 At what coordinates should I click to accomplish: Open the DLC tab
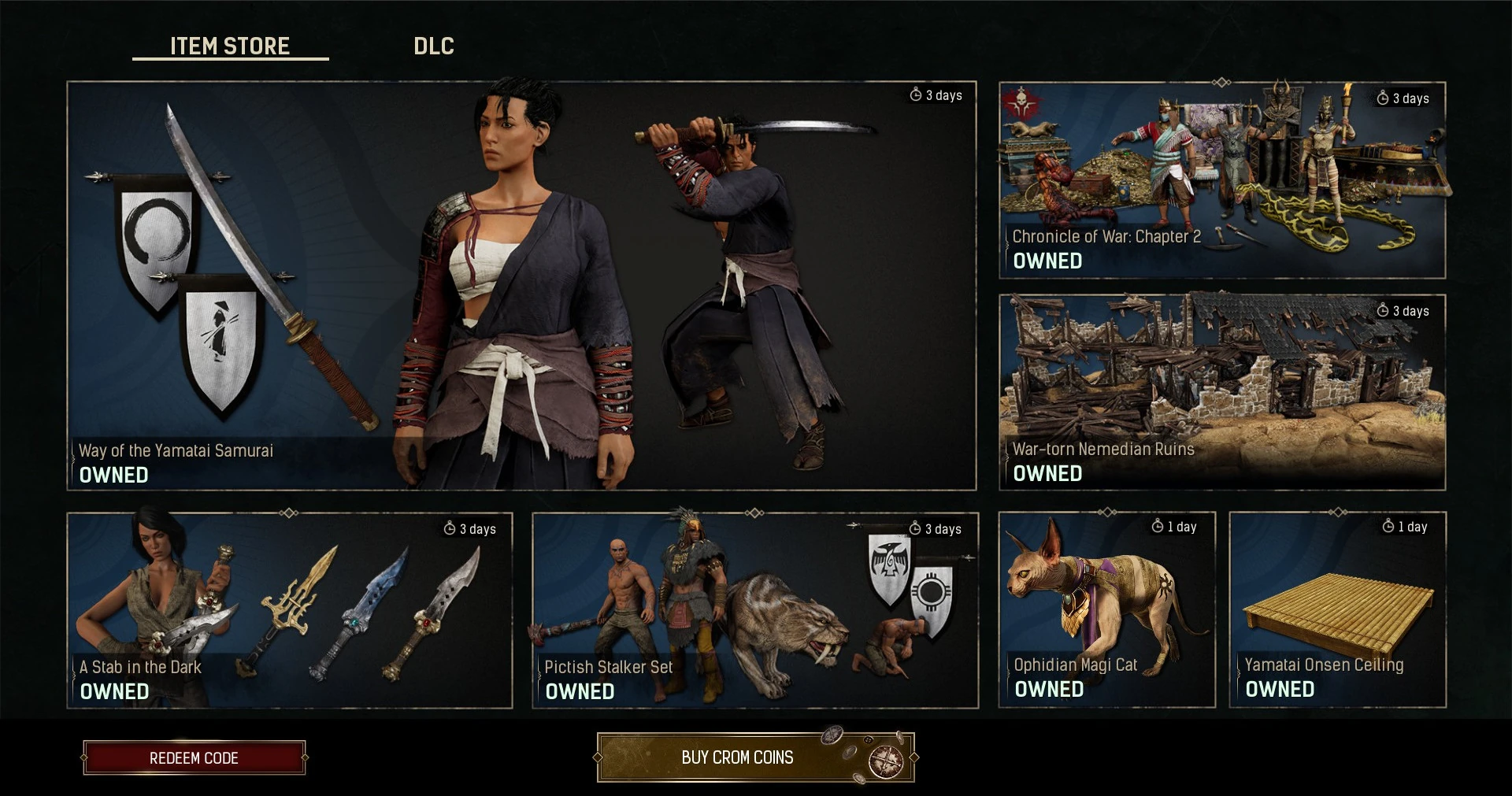tap(434, 46)
